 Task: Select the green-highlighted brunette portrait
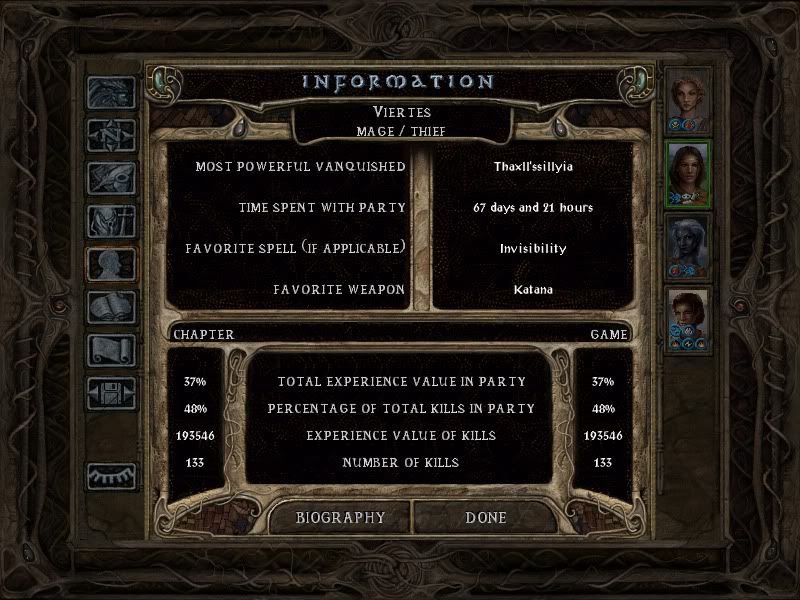[687, 172]
